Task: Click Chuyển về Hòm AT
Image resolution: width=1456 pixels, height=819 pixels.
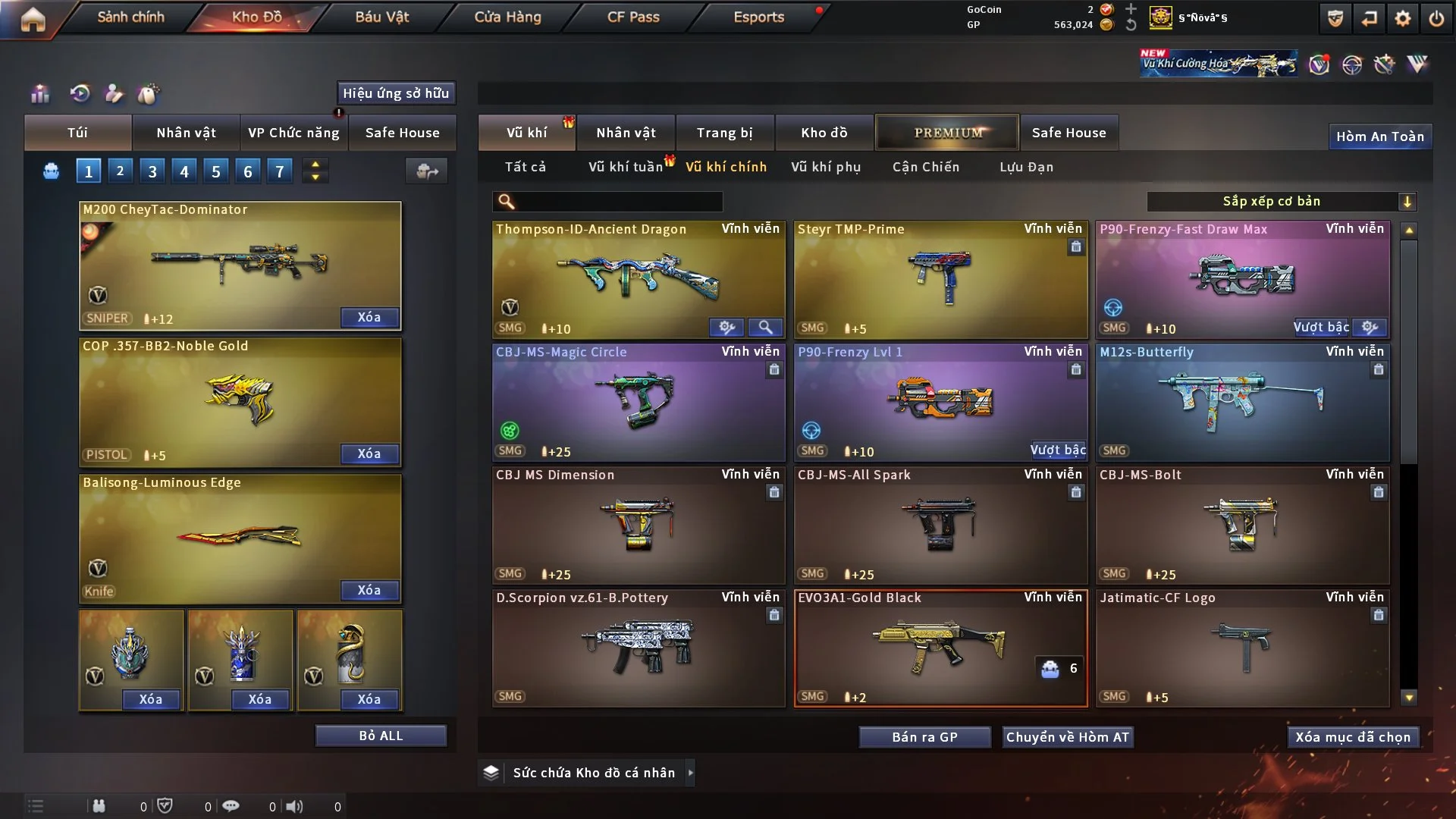Action: coord(1067,737)
